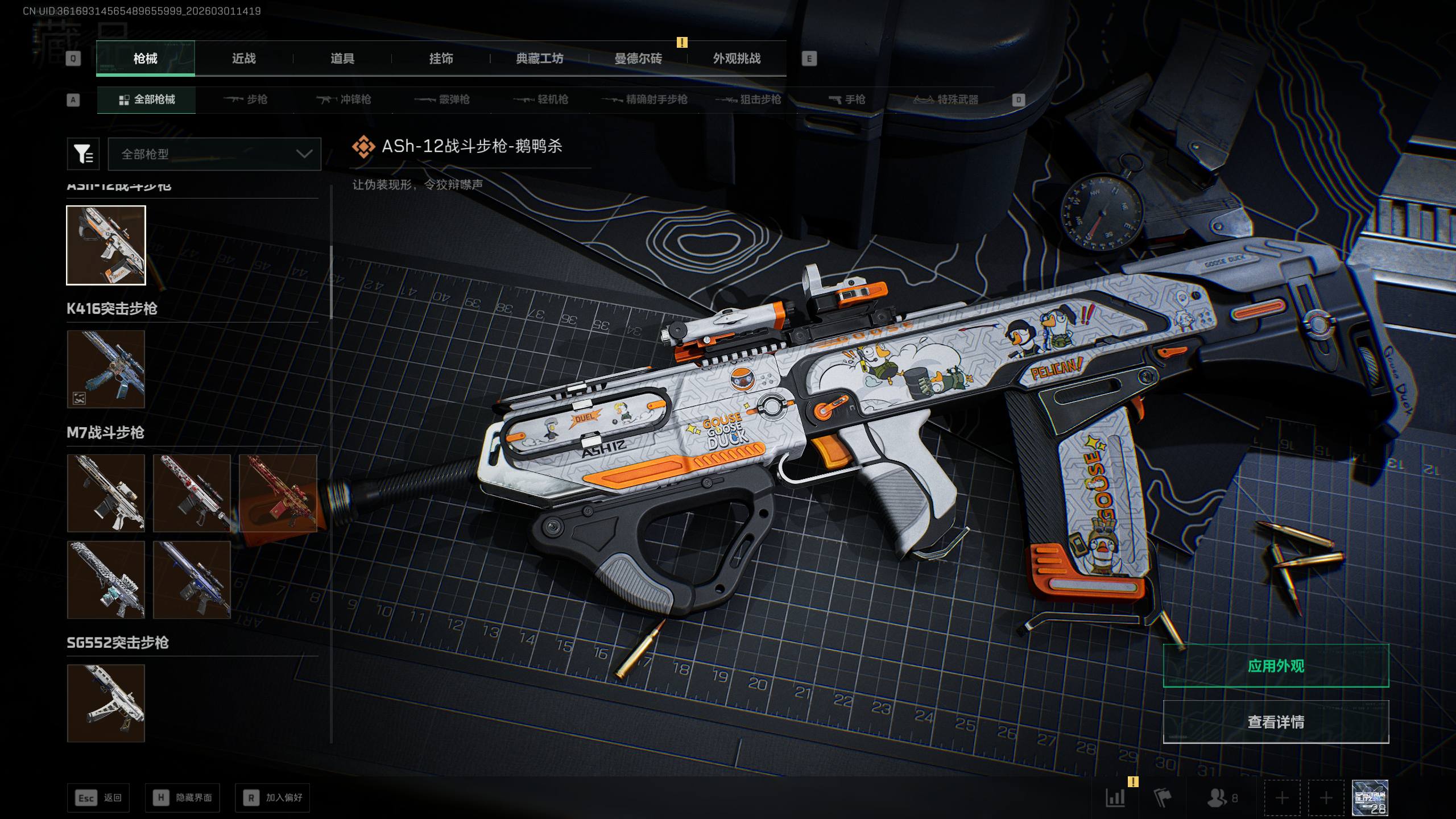Click the 返回 back button

coord(98,798)
